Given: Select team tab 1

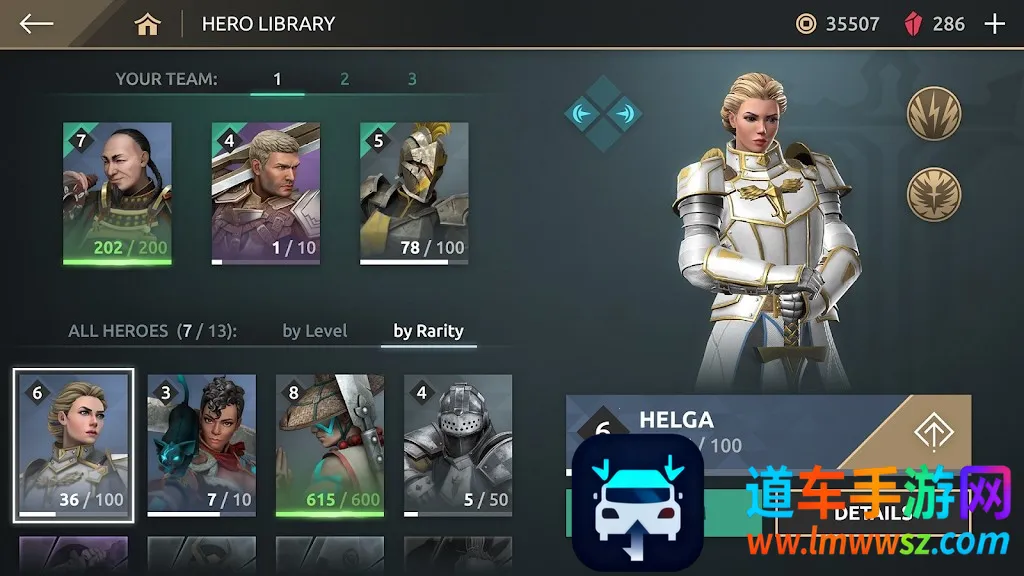Looking at the screenshot, I should pos(277,79).
